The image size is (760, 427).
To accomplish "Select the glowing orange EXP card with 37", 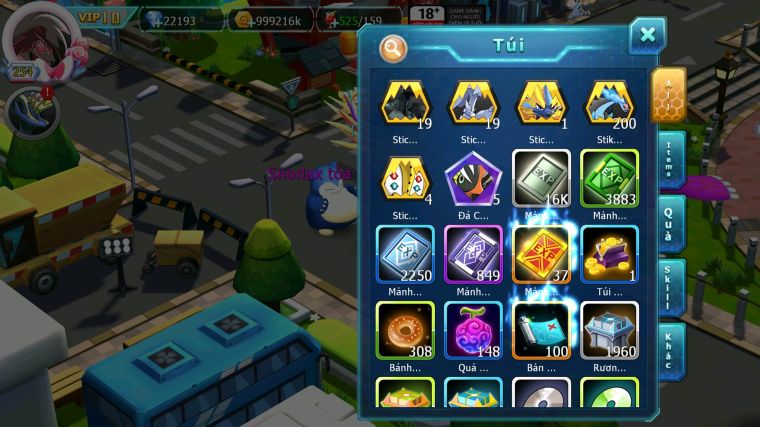I will tap(541, 254).
